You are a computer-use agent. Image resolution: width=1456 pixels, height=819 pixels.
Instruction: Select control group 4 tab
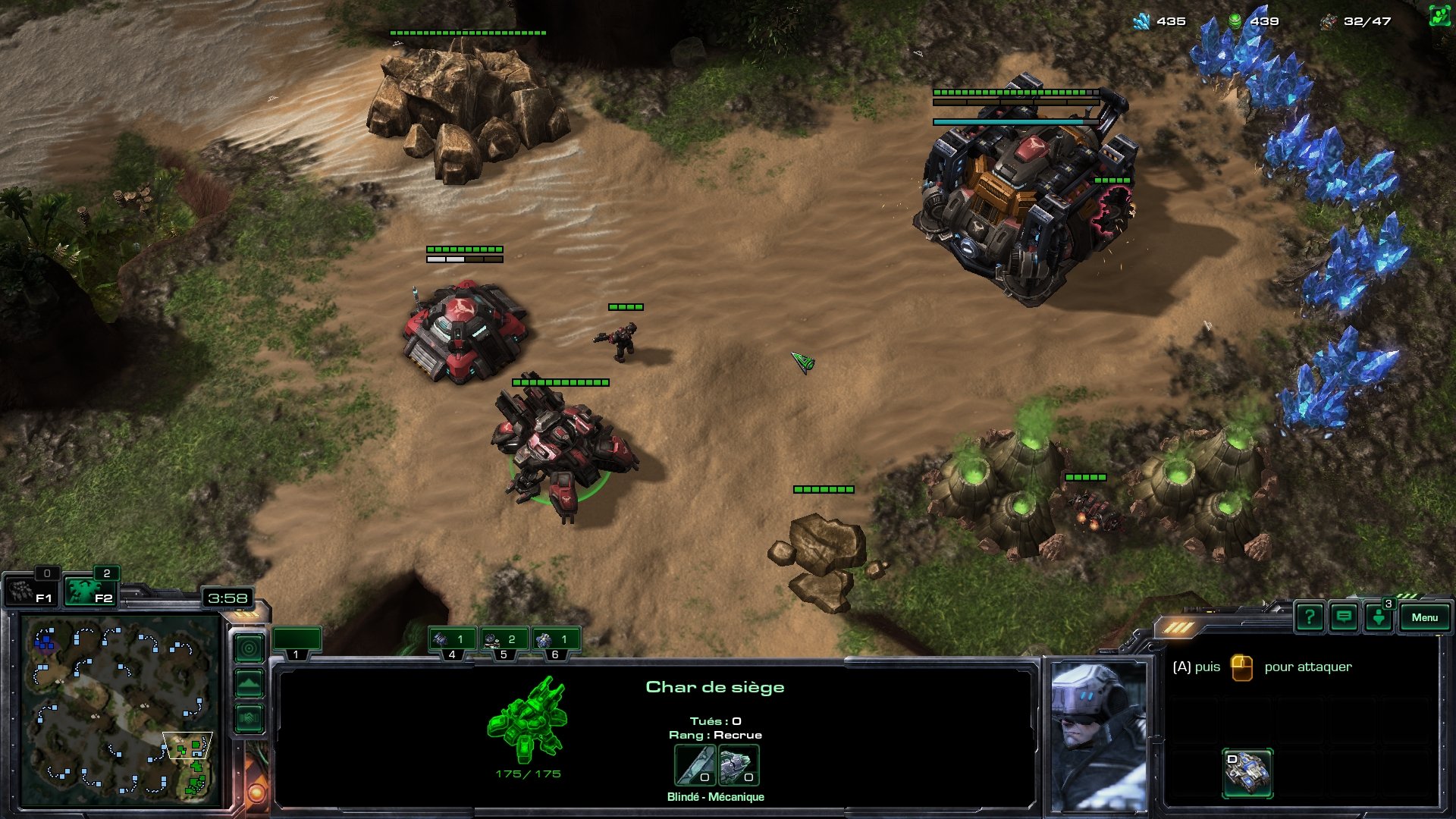(x=452, y=642)
